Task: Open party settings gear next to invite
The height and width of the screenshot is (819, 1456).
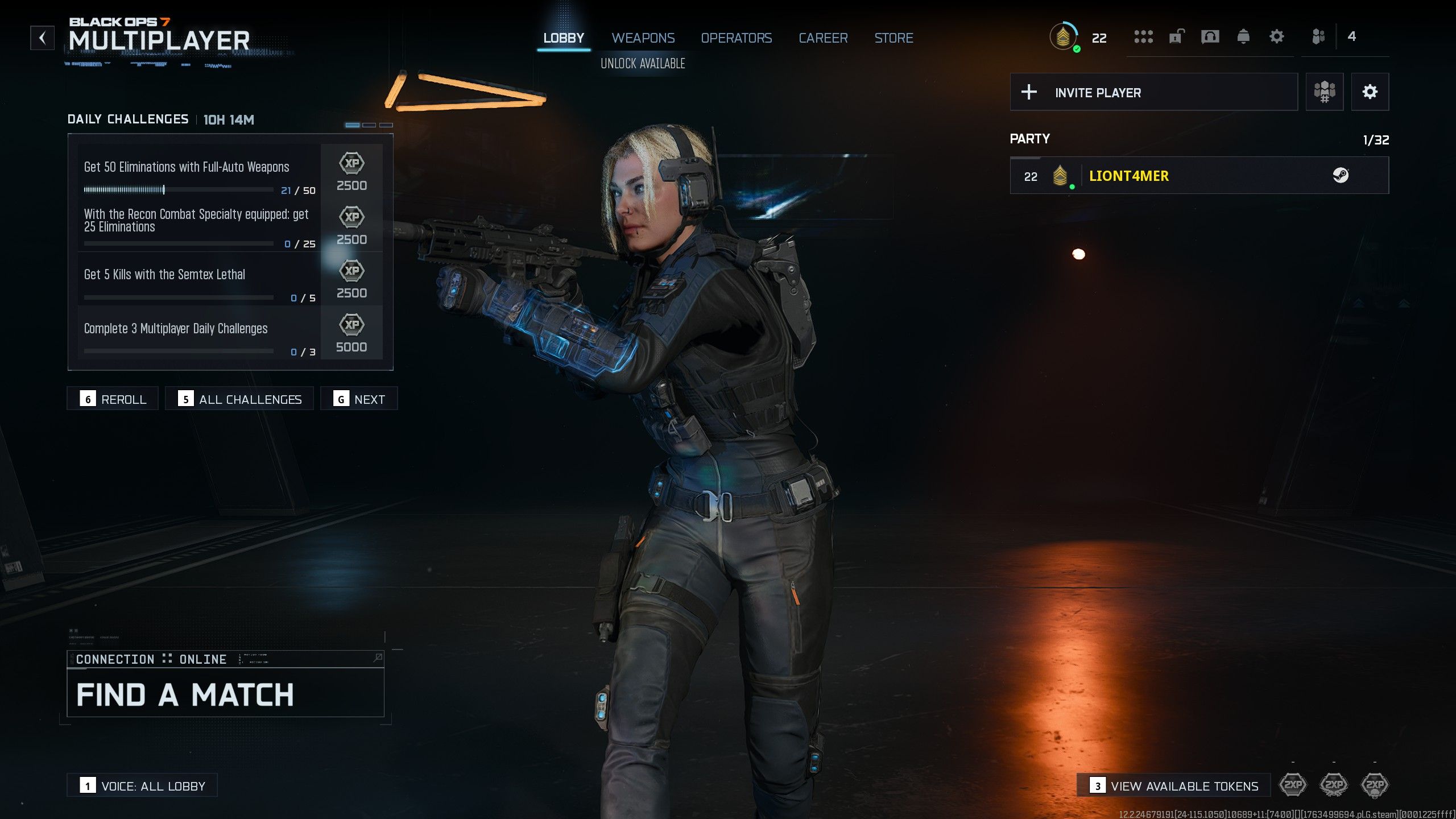Action: [1370, 92]
